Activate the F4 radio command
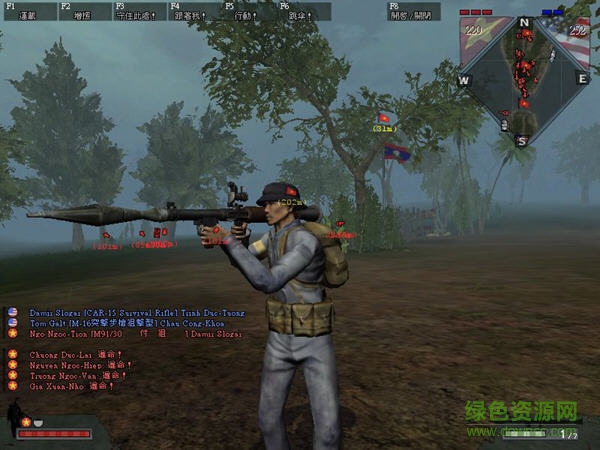This screenshot has height=450, width=600. click(x=192, y=12)
